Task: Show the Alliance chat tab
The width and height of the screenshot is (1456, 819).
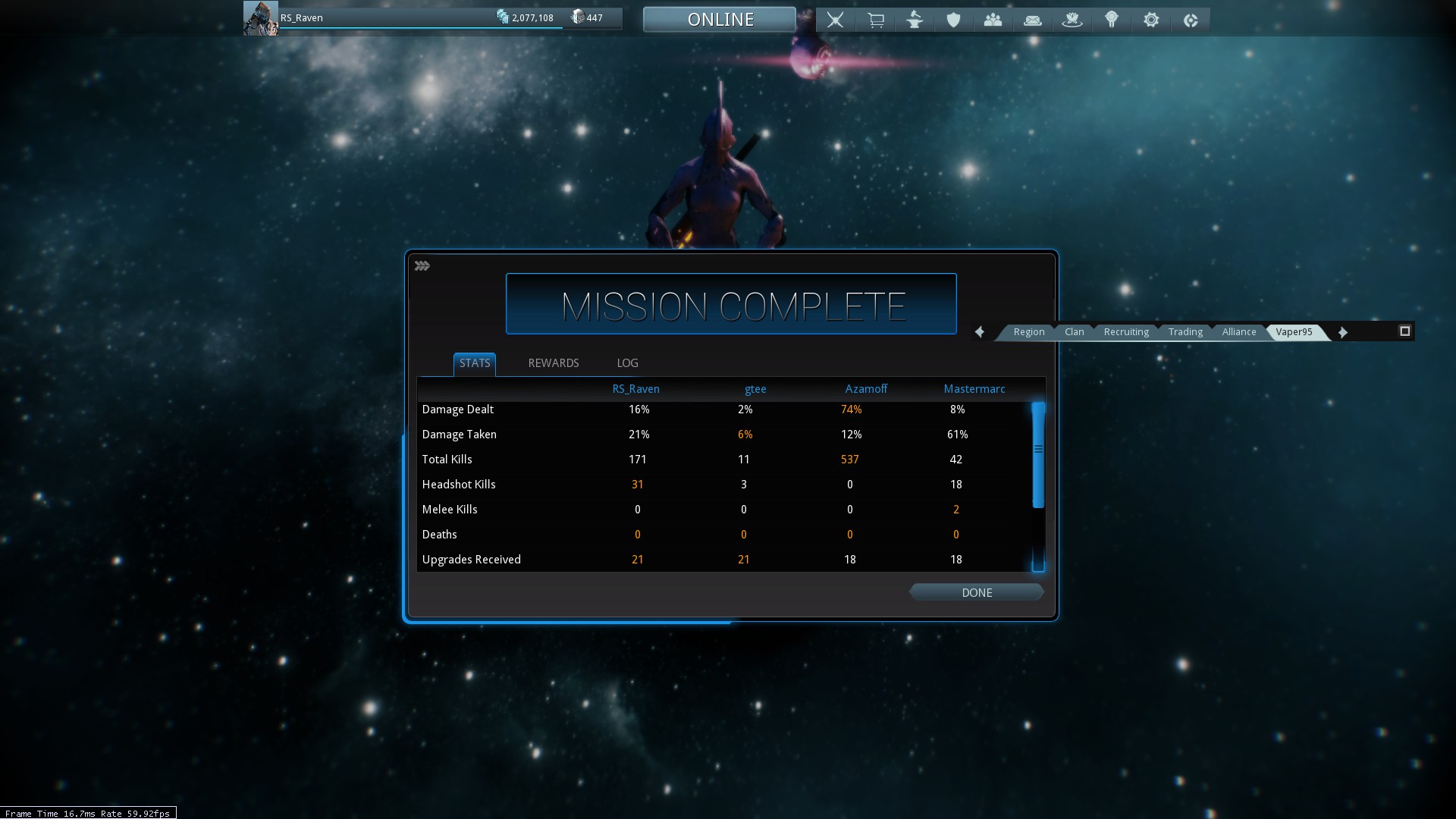Action: pyautogui.click(x=1238, y=332)
